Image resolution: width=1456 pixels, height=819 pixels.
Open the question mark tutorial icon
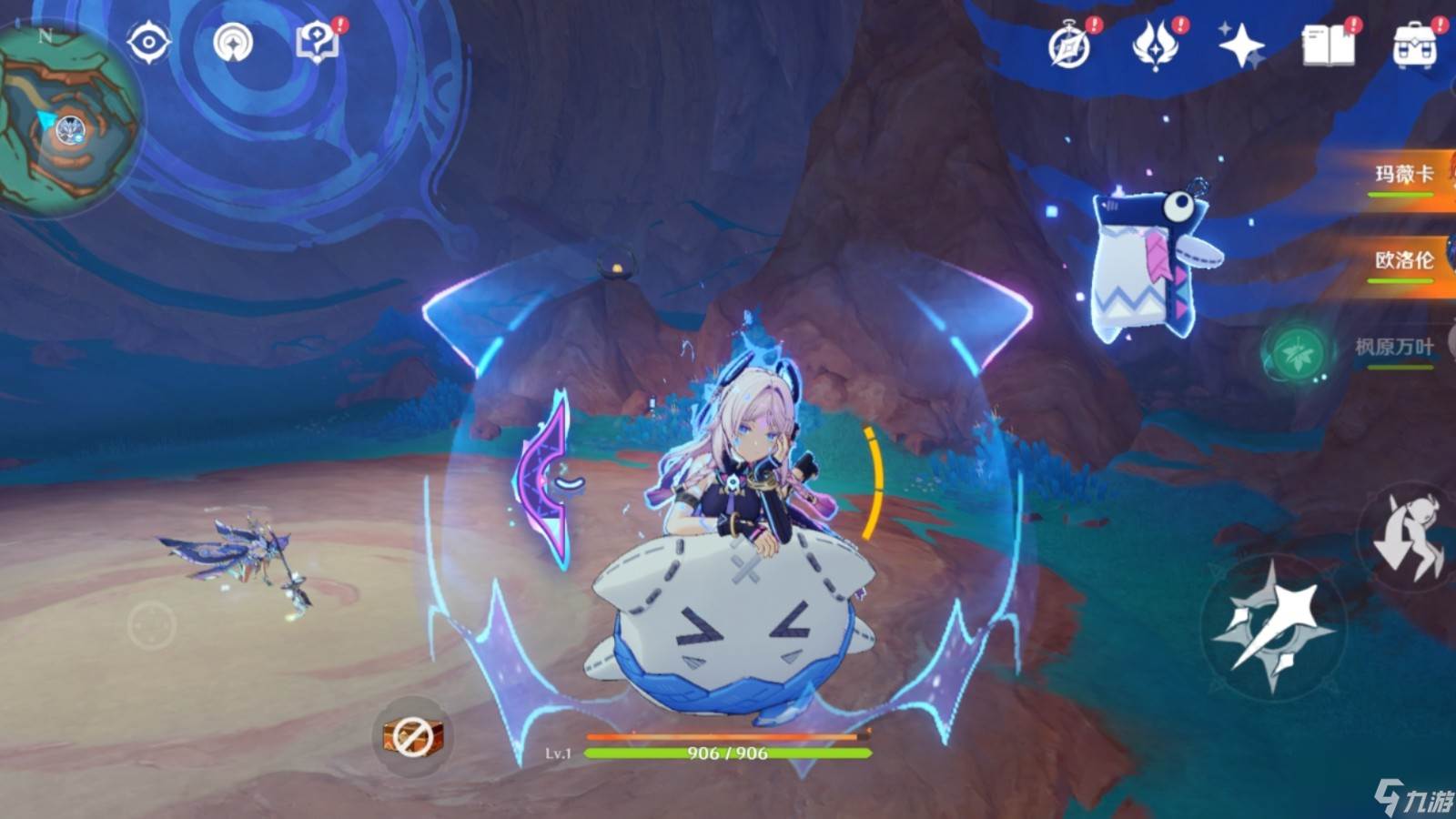(318, 42)
